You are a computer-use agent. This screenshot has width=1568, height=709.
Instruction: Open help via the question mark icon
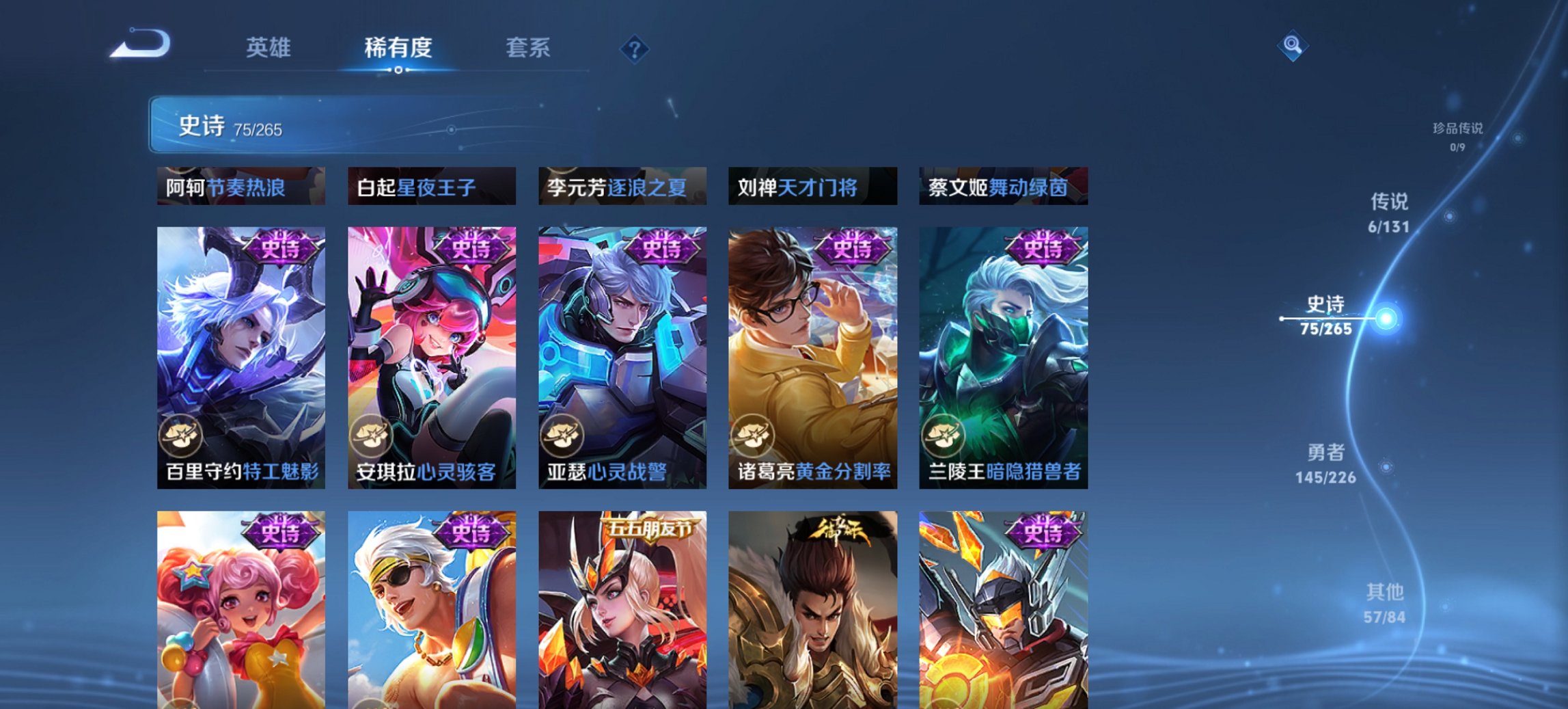(635, 48)
